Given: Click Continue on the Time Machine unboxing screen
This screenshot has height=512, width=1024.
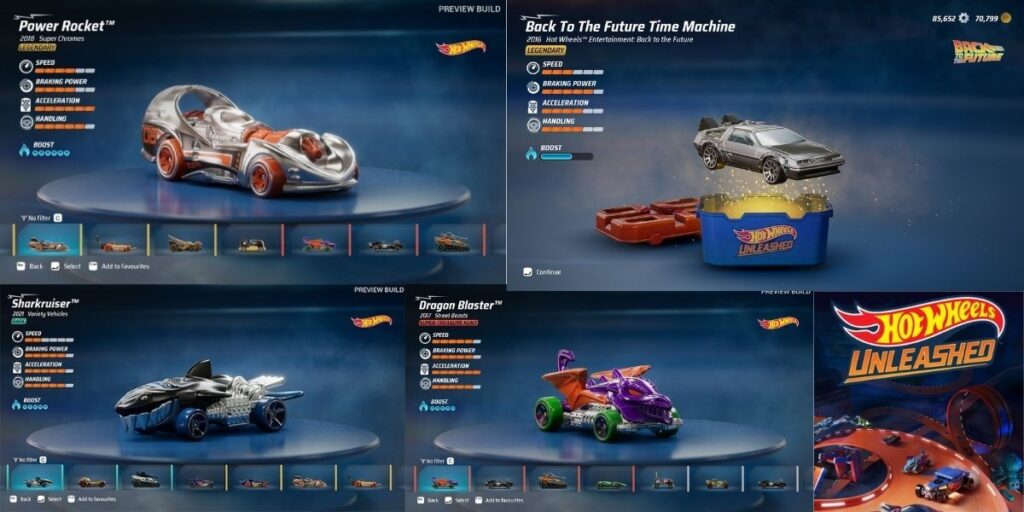Looking at the screenshot, I should point(548,272).
